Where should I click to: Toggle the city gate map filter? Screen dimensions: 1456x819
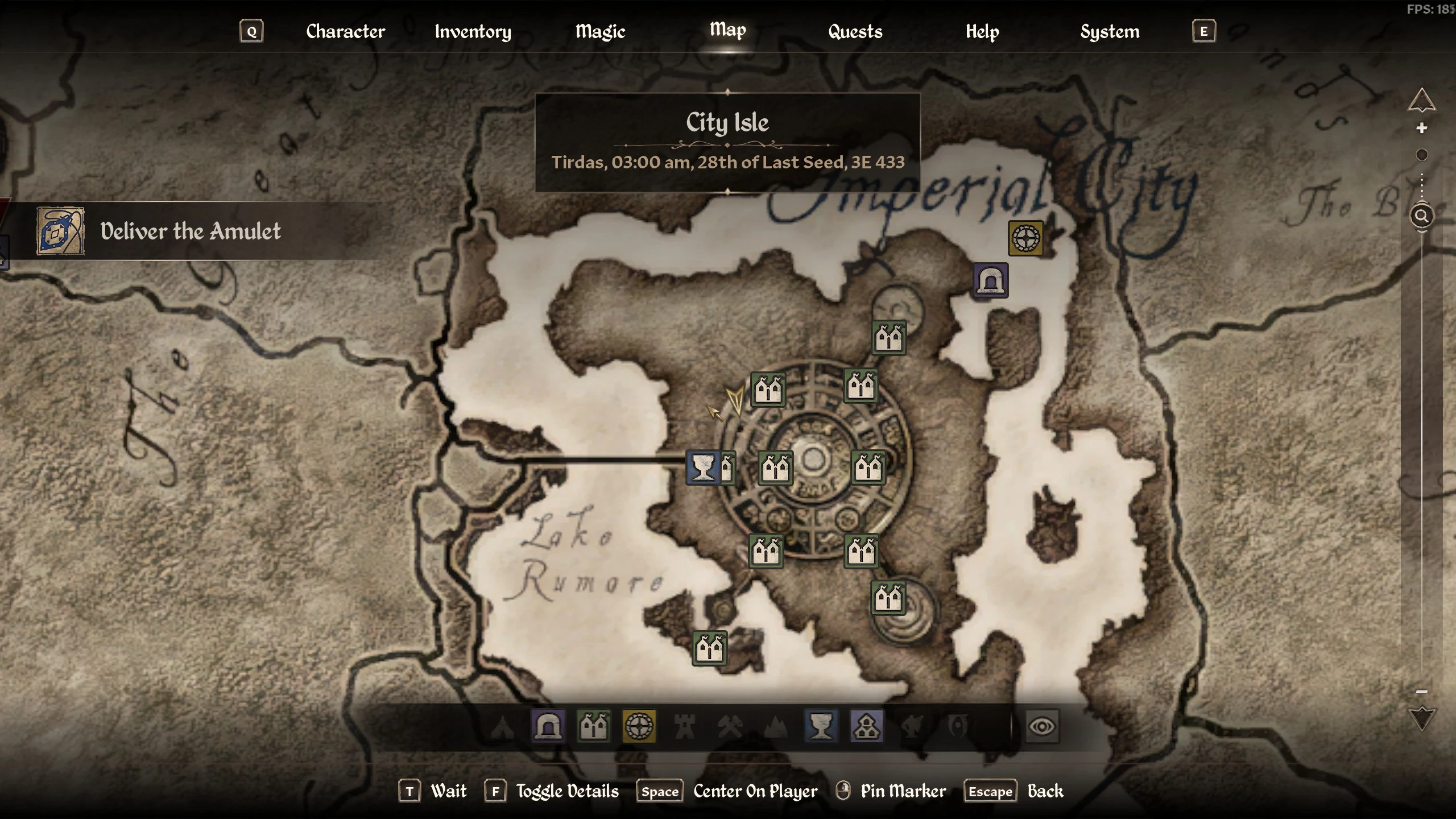click(x=548, y=726)
